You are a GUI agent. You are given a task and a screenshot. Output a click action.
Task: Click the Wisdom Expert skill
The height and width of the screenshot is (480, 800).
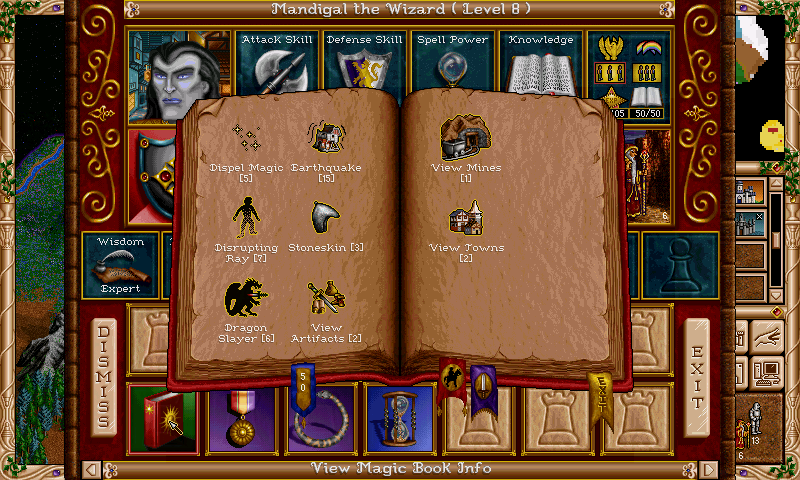tap(120, 266)
